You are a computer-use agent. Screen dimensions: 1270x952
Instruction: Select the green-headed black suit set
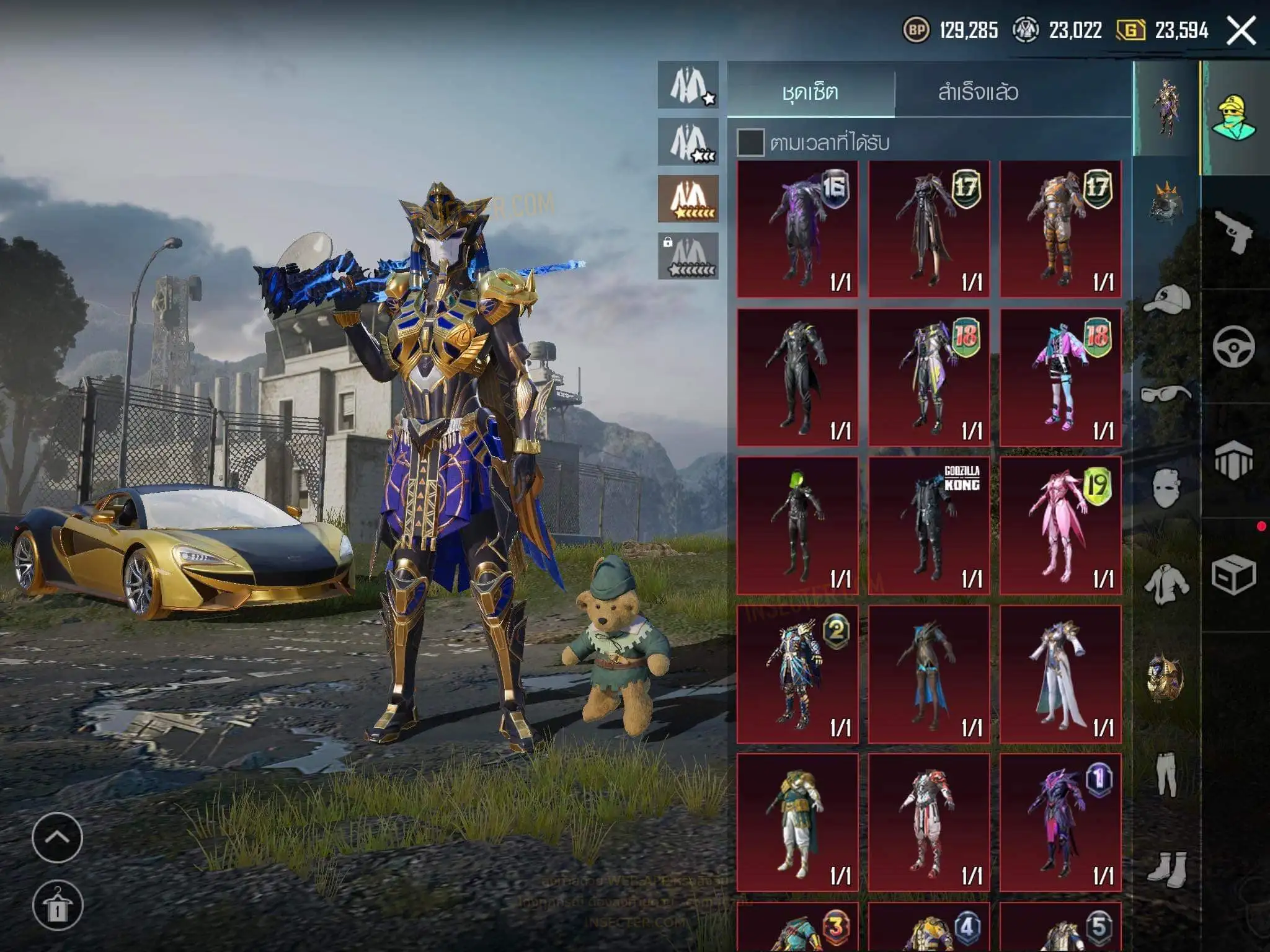point(797,526)
